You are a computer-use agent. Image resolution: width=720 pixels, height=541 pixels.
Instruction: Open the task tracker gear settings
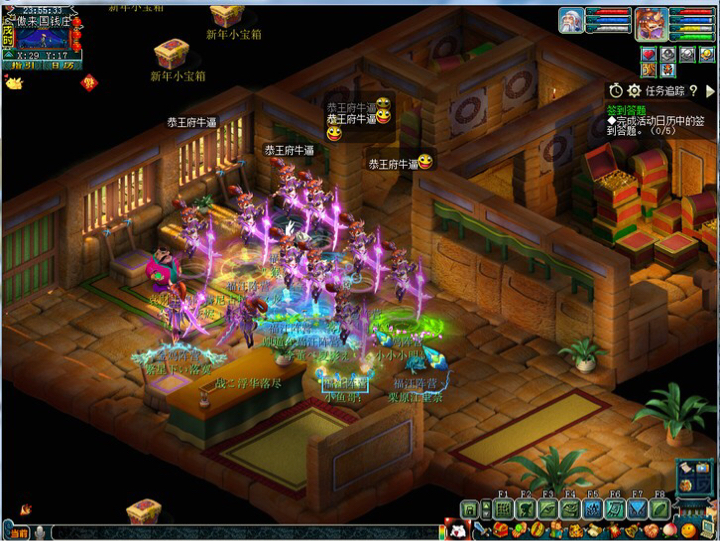[634, 90]
